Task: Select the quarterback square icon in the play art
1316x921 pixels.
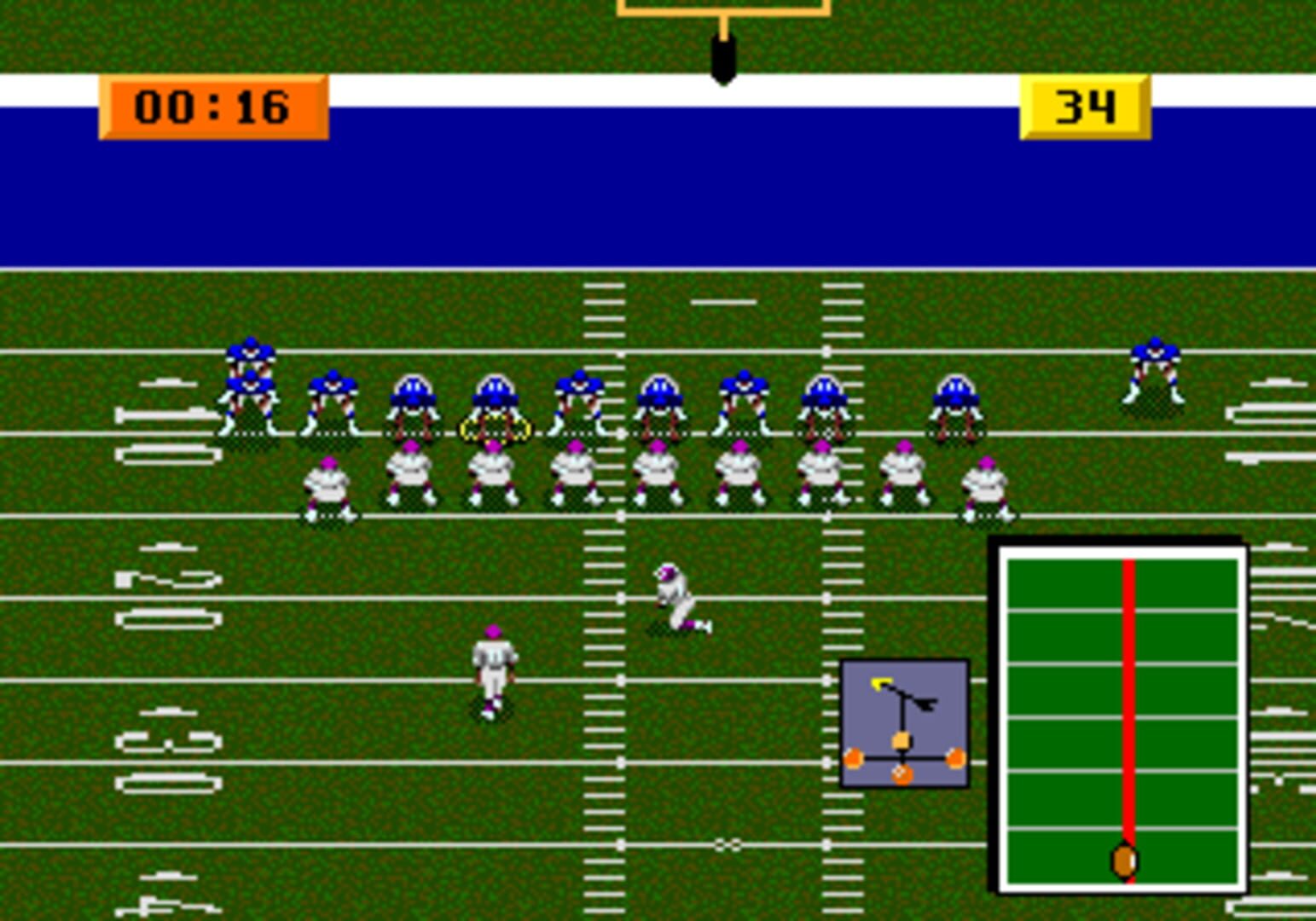Action: pos(900,740)
